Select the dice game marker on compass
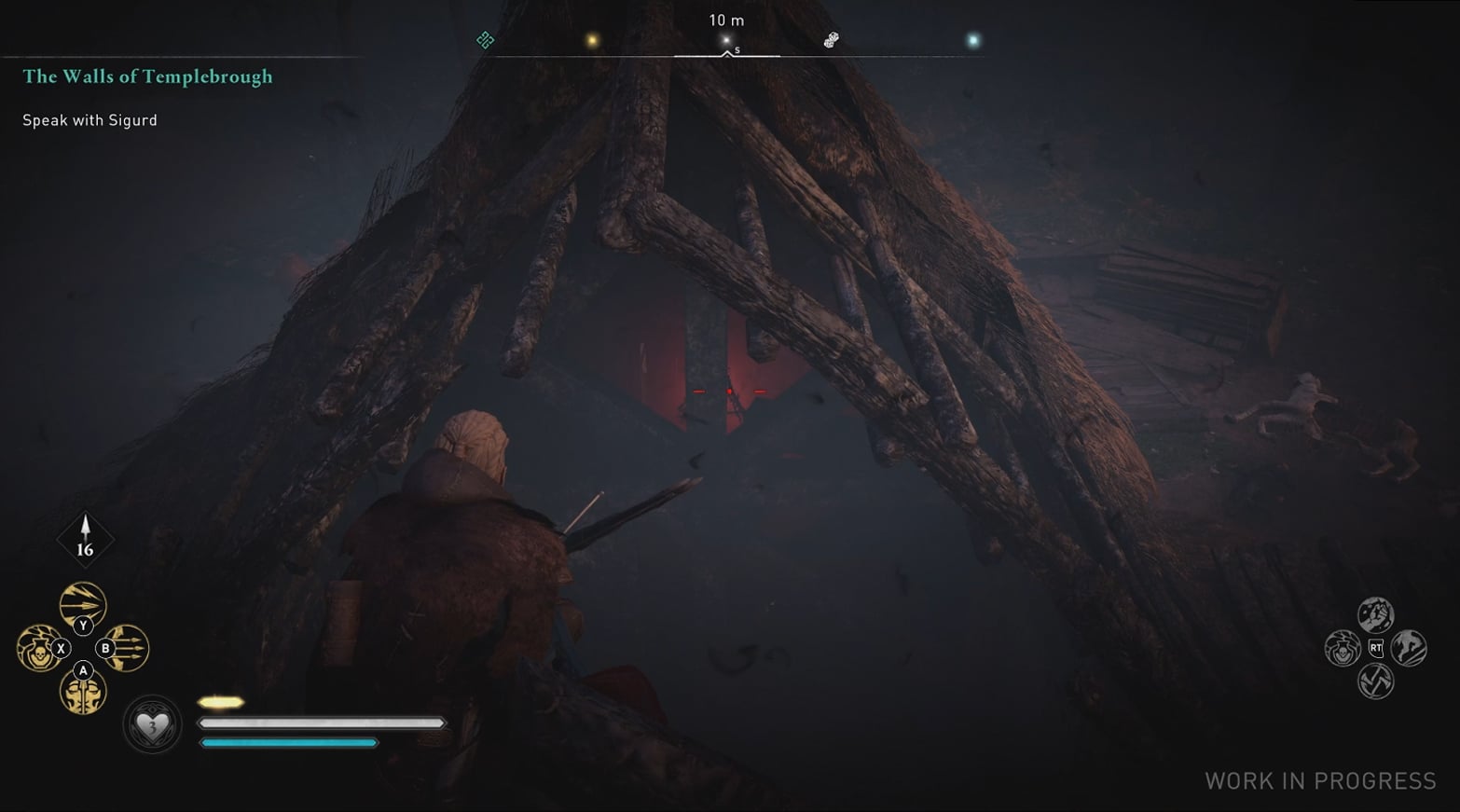 pyautogui.click(x=831, y=40)
